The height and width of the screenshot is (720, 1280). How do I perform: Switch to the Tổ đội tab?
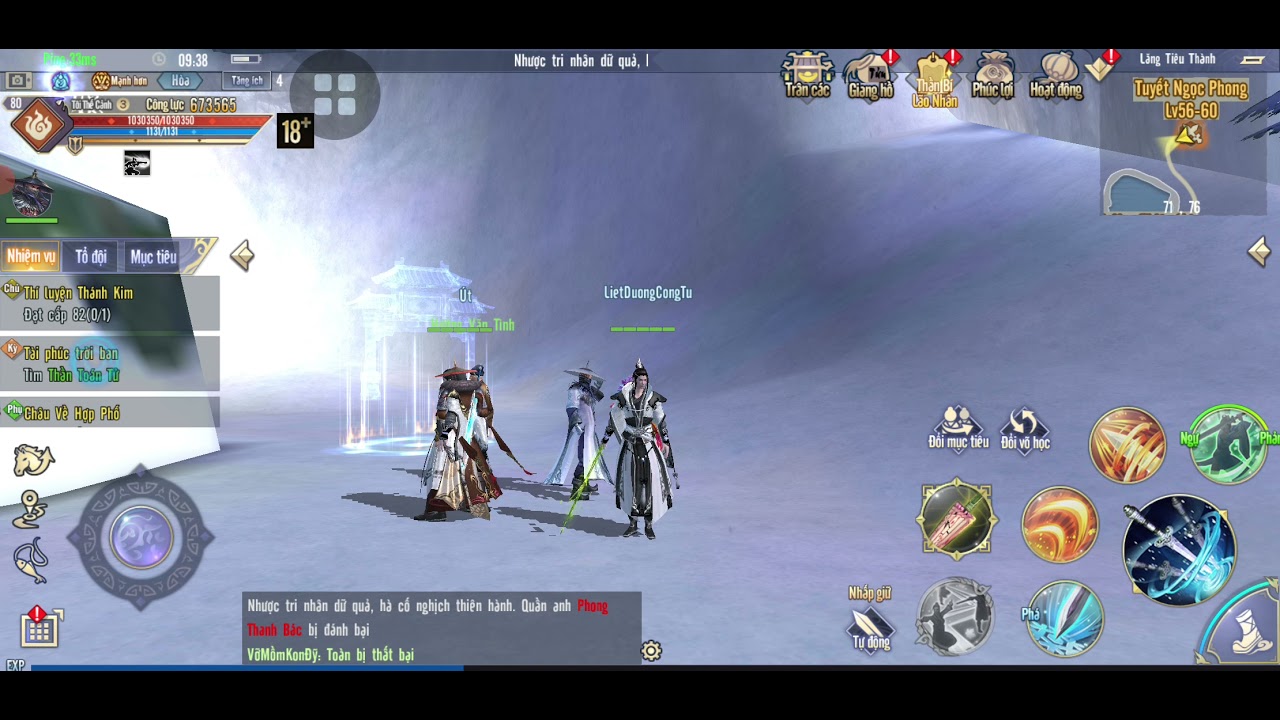(91, 257)
